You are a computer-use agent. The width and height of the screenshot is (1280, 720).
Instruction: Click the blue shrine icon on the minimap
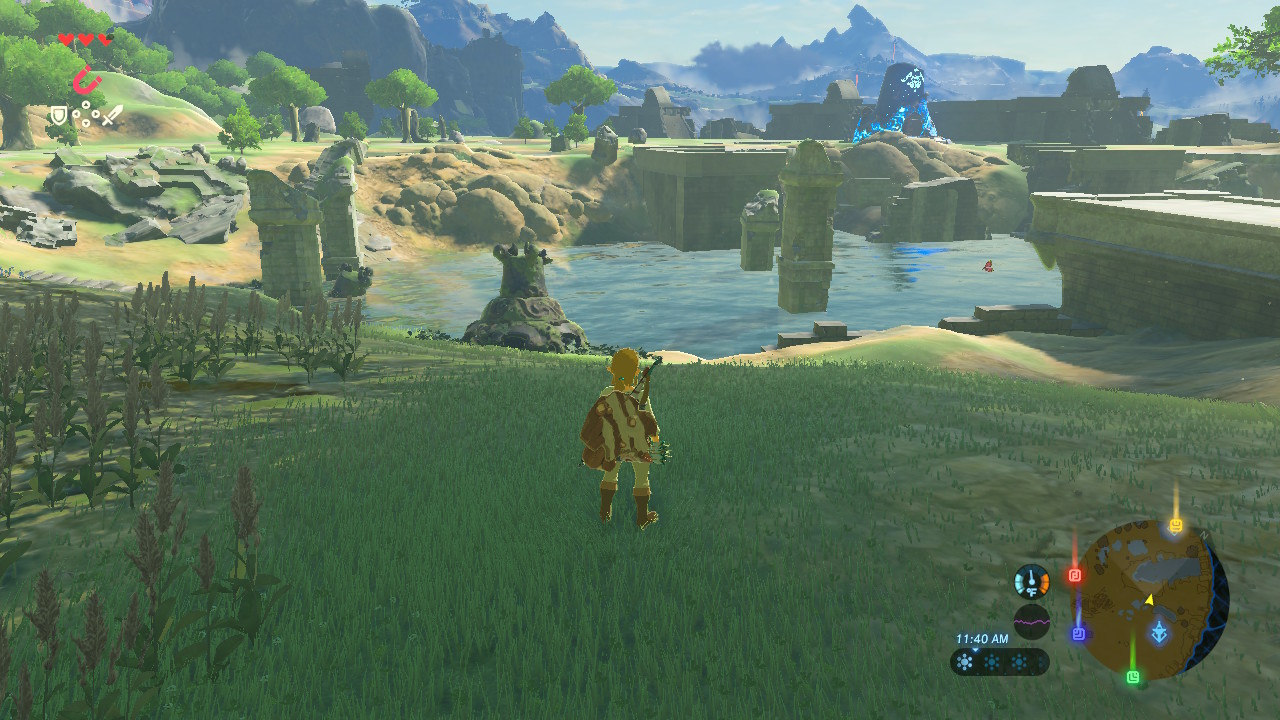(1159, 630)
